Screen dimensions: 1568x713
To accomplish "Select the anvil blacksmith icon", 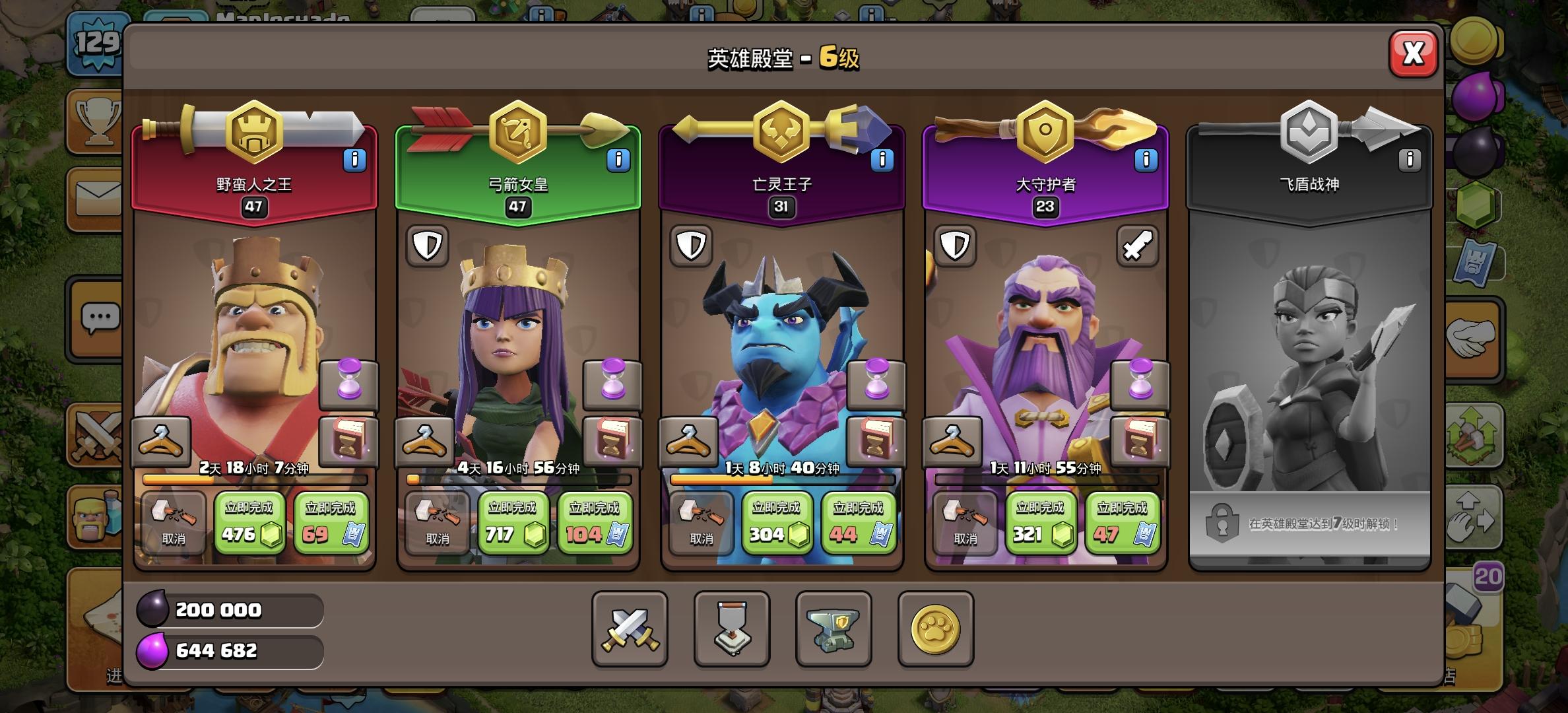I will (x=833, y=628).
